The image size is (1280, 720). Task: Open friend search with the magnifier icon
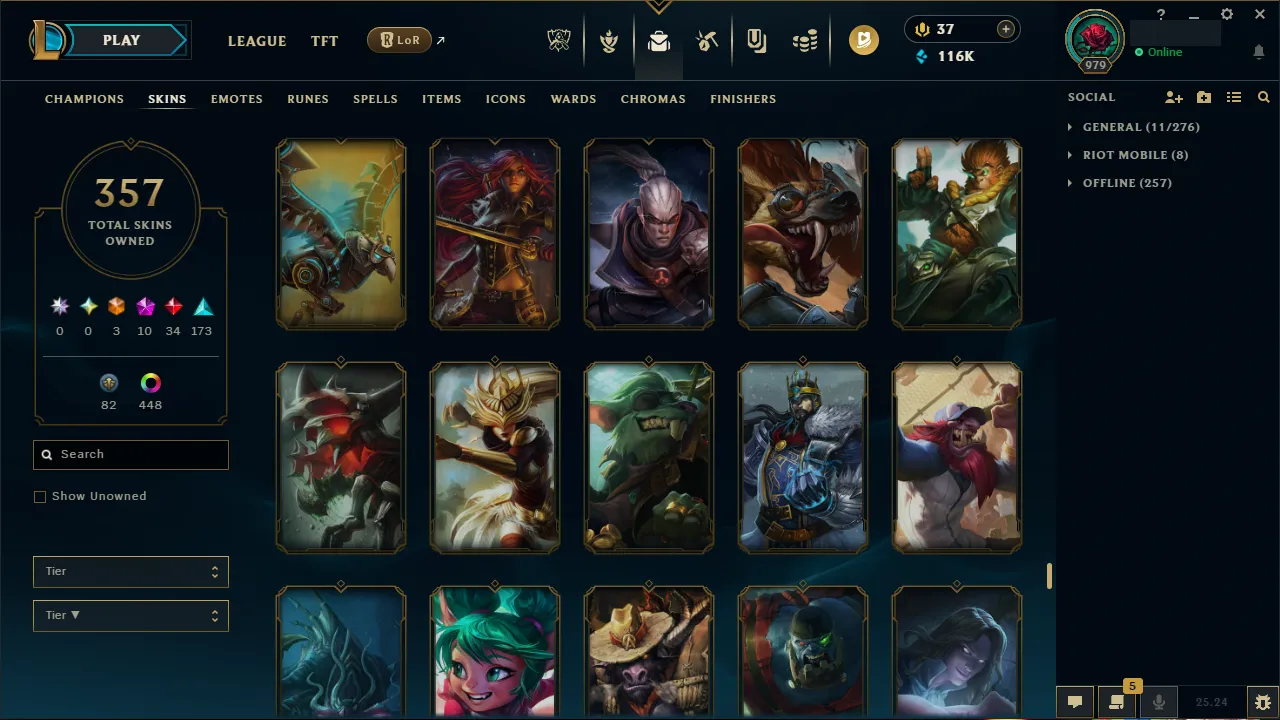(1263, 97)
